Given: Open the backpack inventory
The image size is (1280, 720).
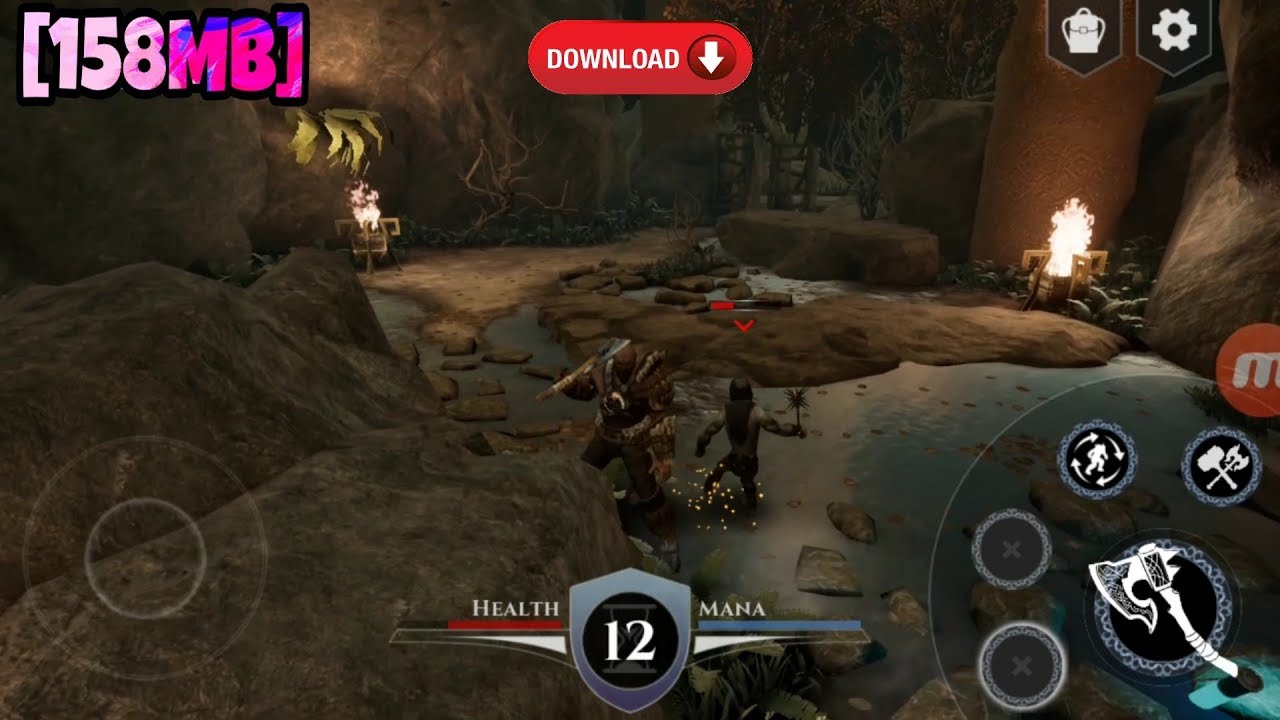Looking at the screenshot, I should coord(1082,34).
